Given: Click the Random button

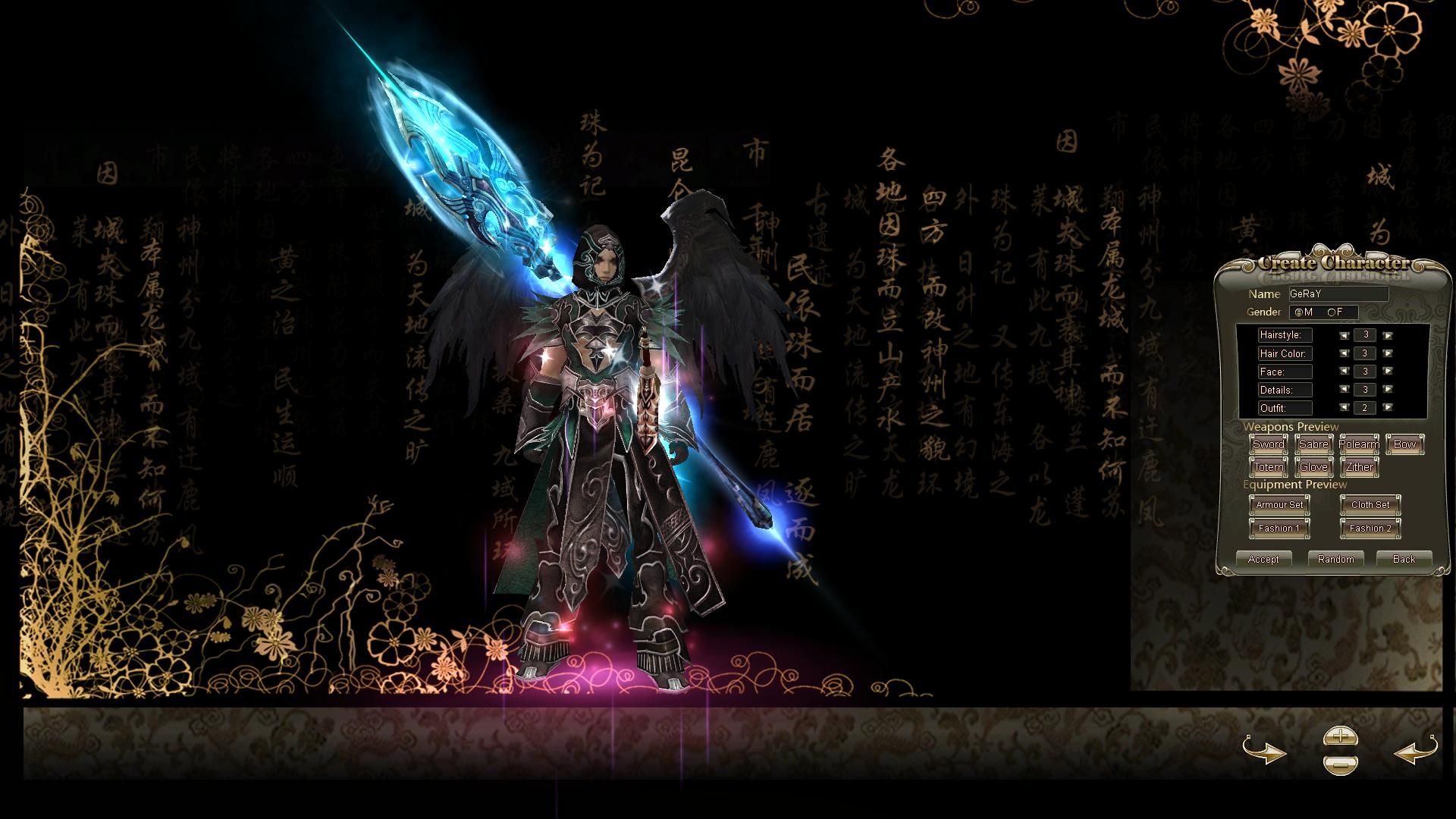Looking at the screenshot, I should pos(1336,560).
